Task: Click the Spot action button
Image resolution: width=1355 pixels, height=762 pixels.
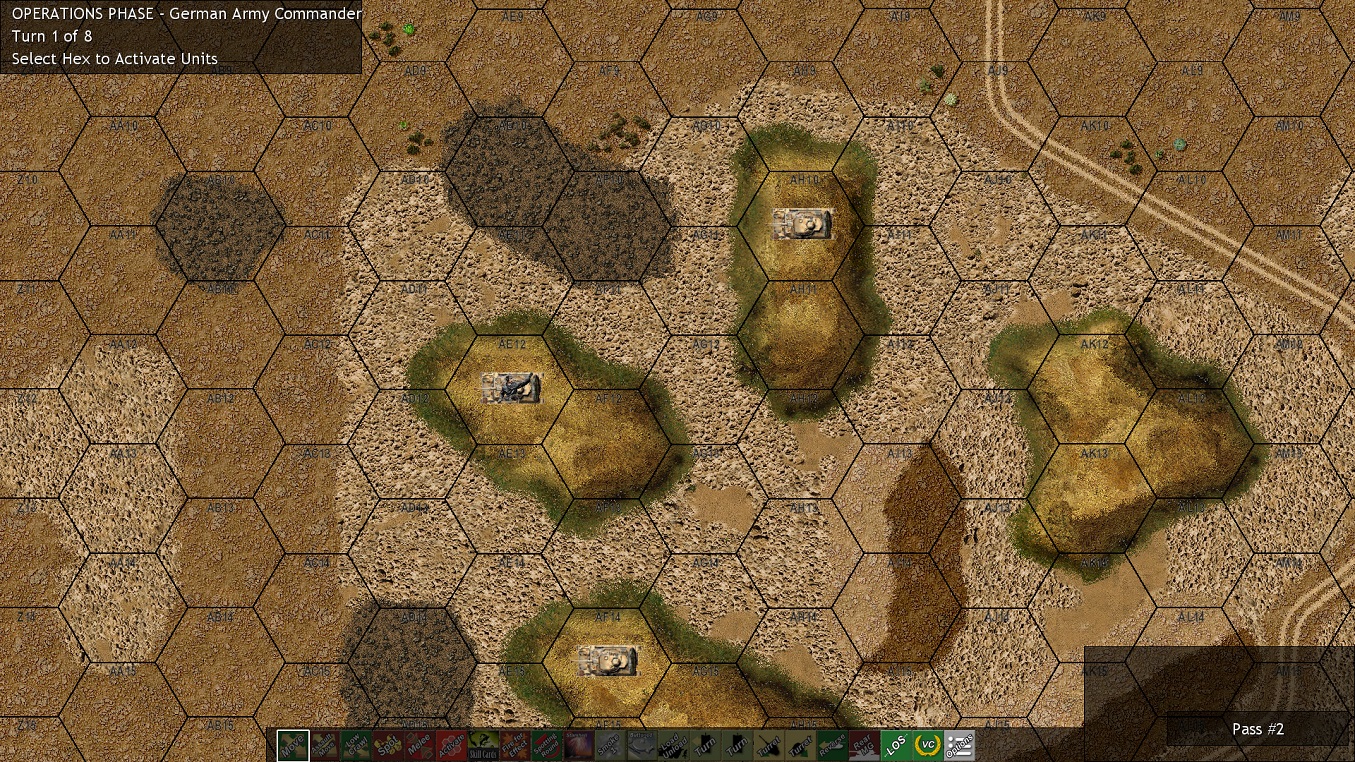Action: coord(388,745)
